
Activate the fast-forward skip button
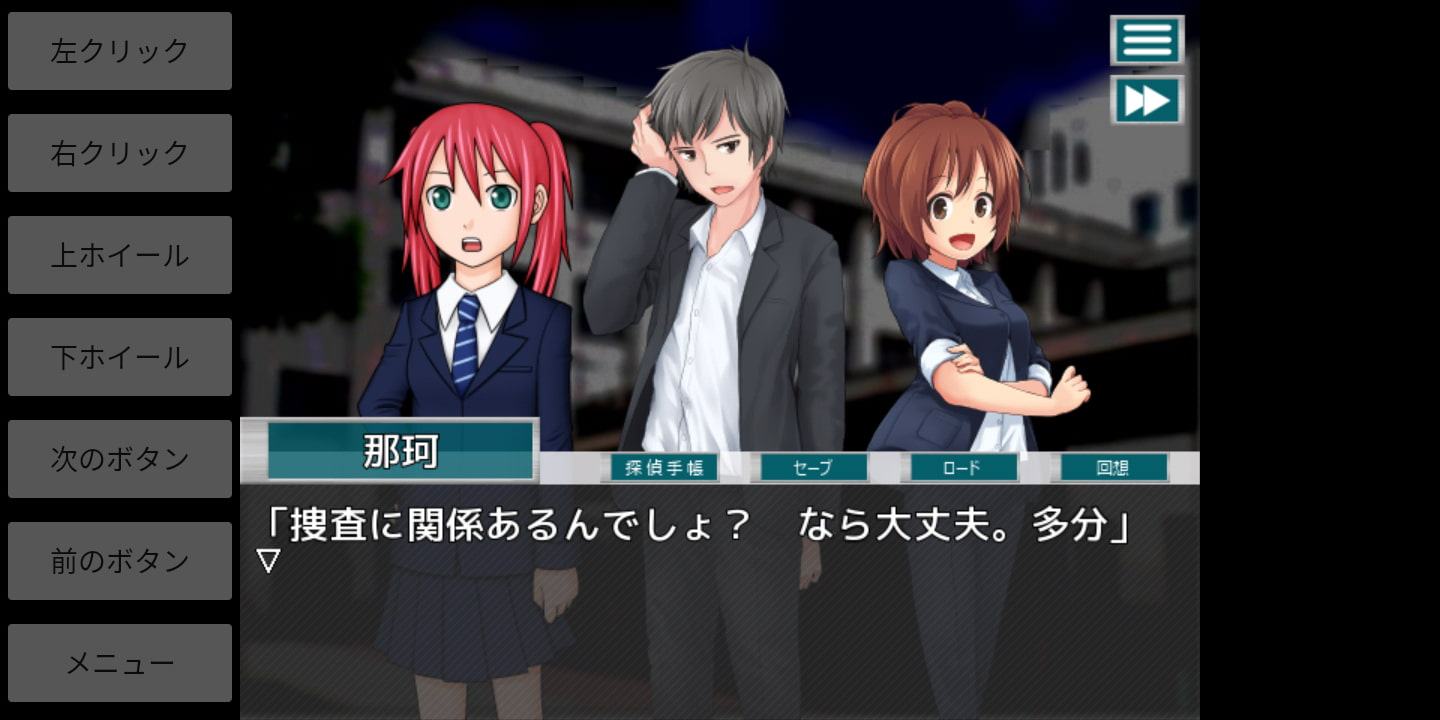(1147, 100)
